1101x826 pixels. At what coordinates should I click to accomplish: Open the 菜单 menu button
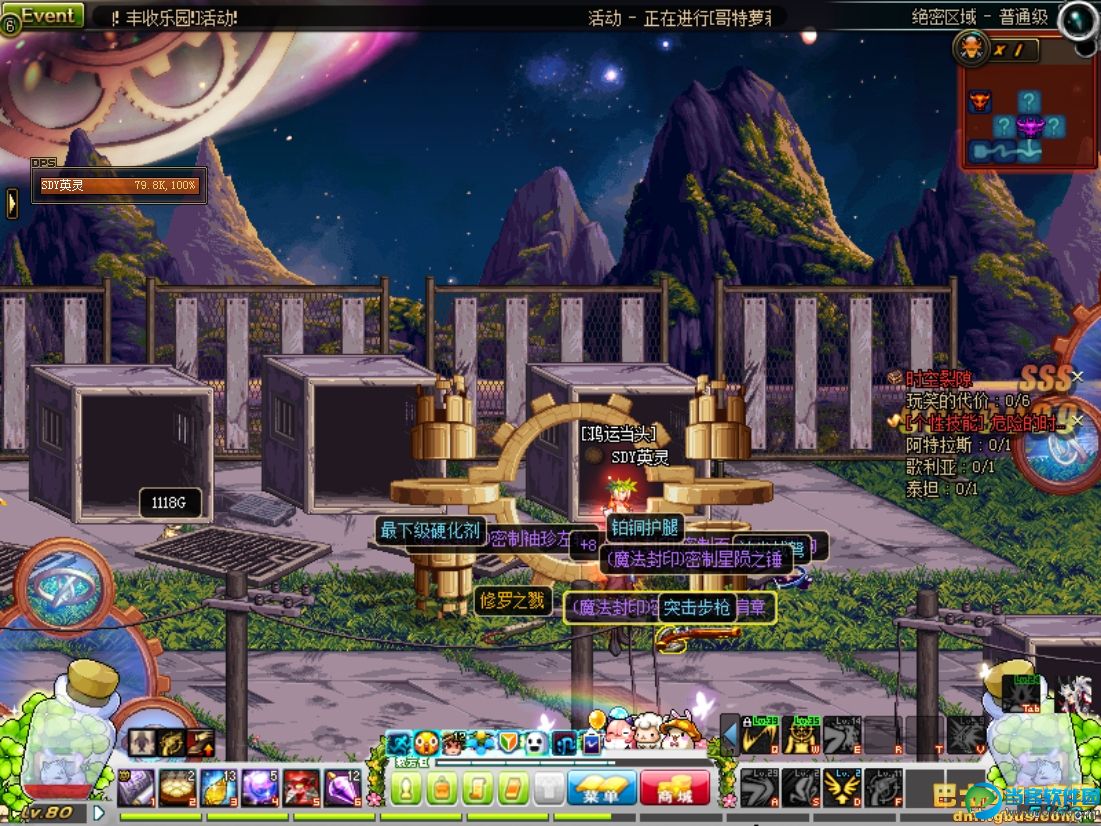602,789
